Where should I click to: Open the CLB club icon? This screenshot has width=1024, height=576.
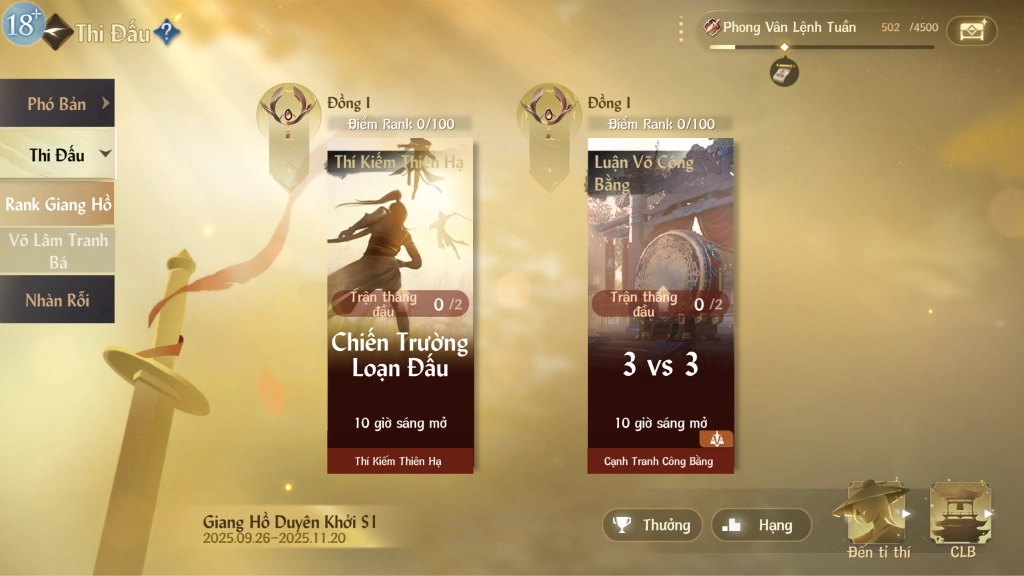(x=962, y=515)
